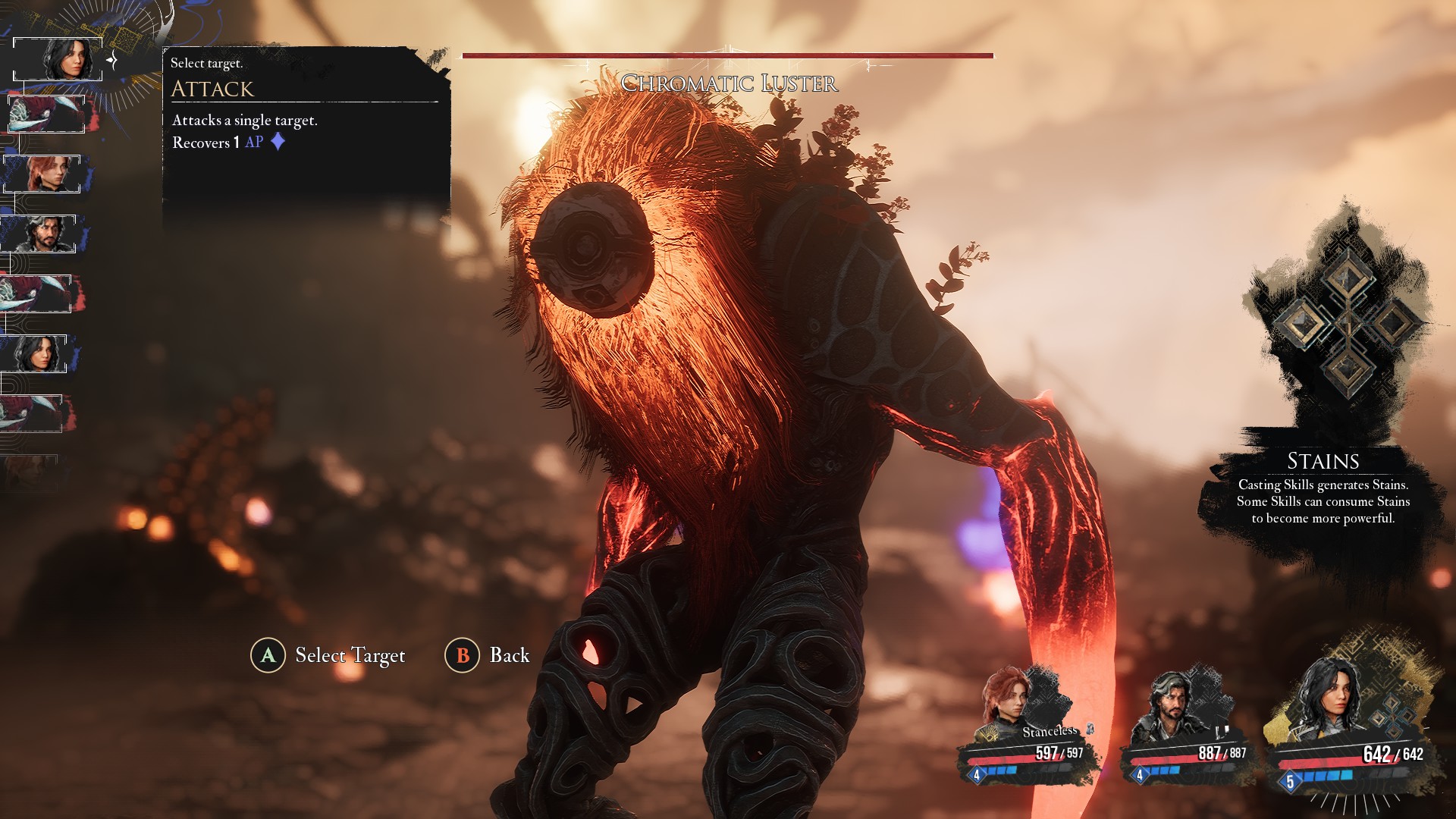This screenshot has height=819, width=1456.
Task: Select Lune's party card showing 642 HP
Action: coord(1351,720)
